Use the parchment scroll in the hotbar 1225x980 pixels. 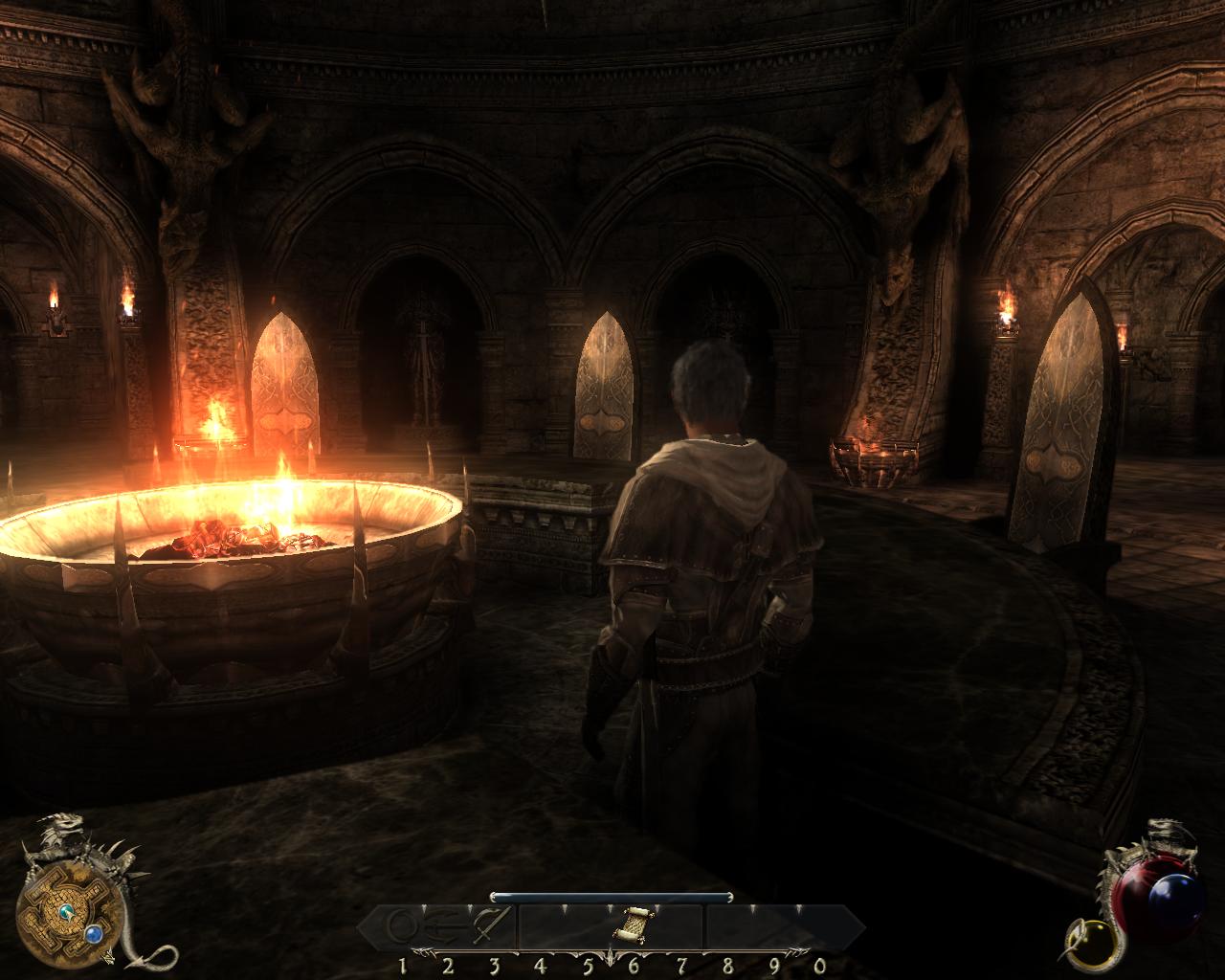click(632, 924)
